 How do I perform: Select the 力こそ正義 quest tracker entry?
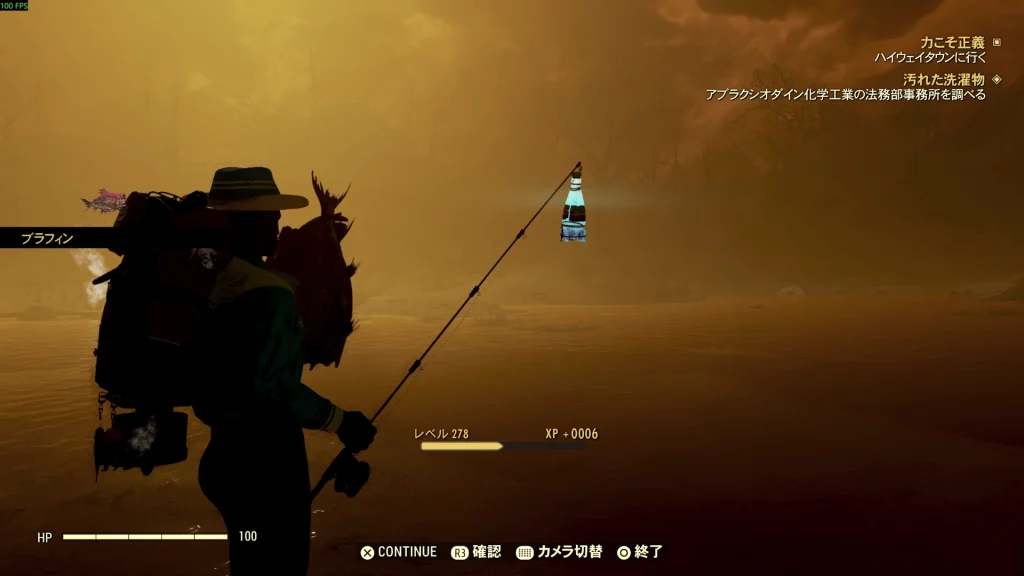951,43
